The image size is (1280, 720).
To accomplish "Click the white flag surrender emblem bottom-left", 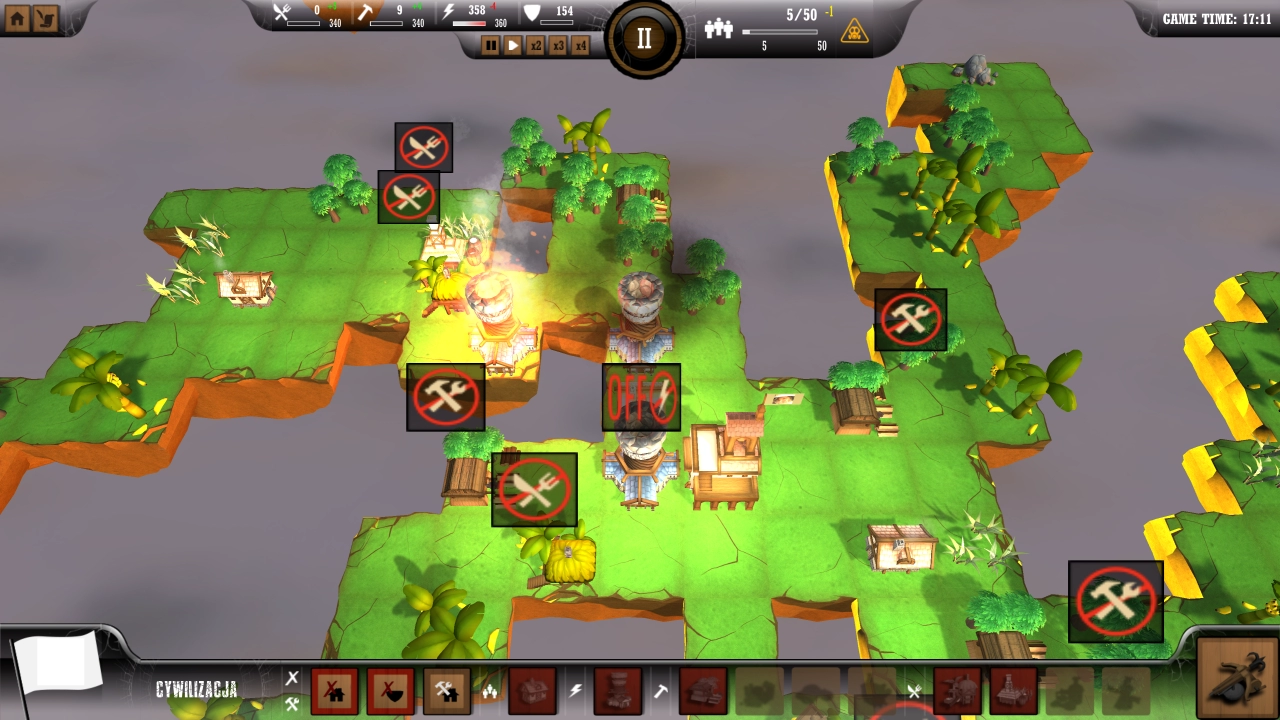I will (x=60, y=660).
